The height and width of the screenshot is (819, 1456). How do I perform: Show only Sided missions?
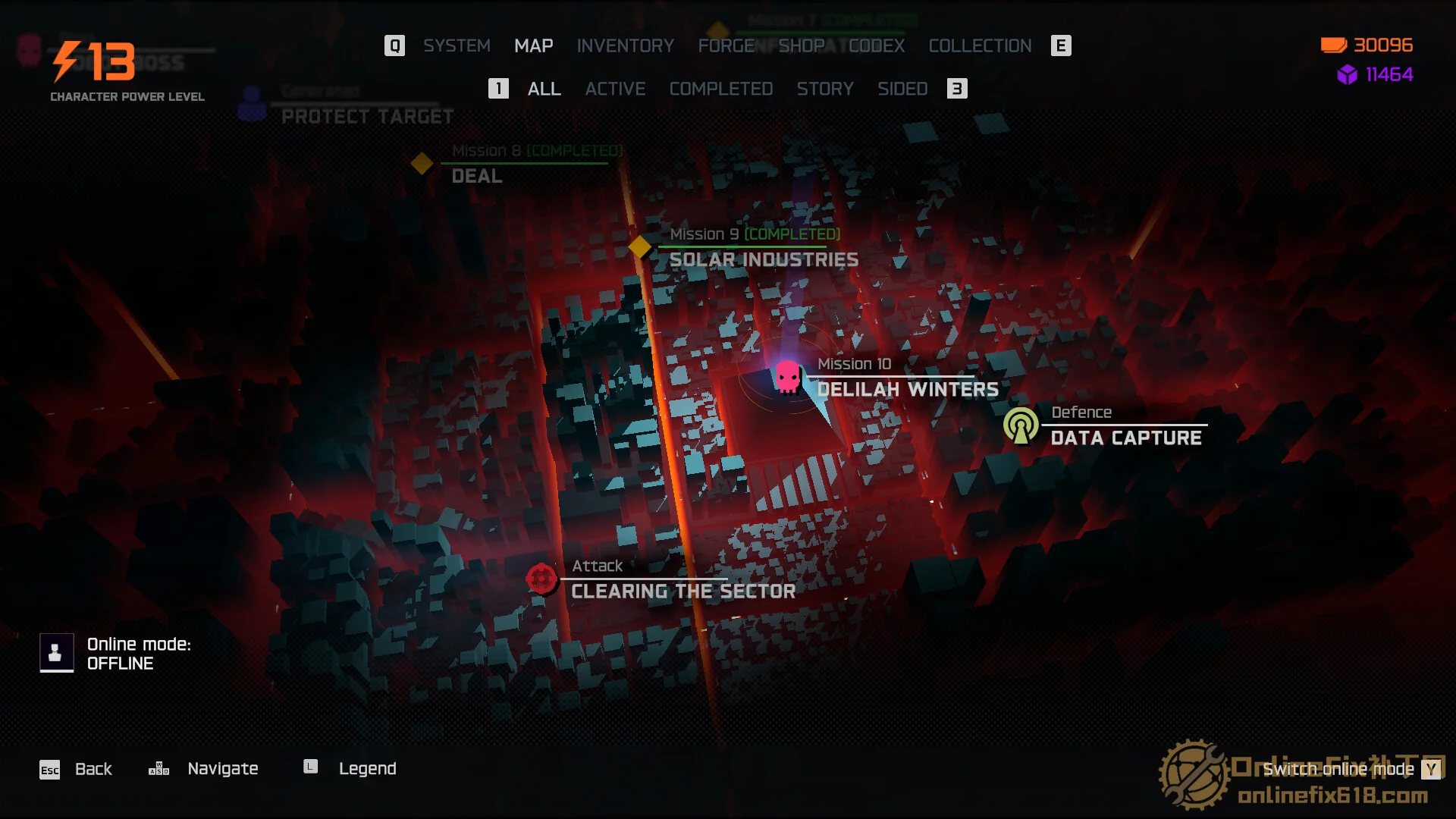pyautogui.click(x=902, y=89)
